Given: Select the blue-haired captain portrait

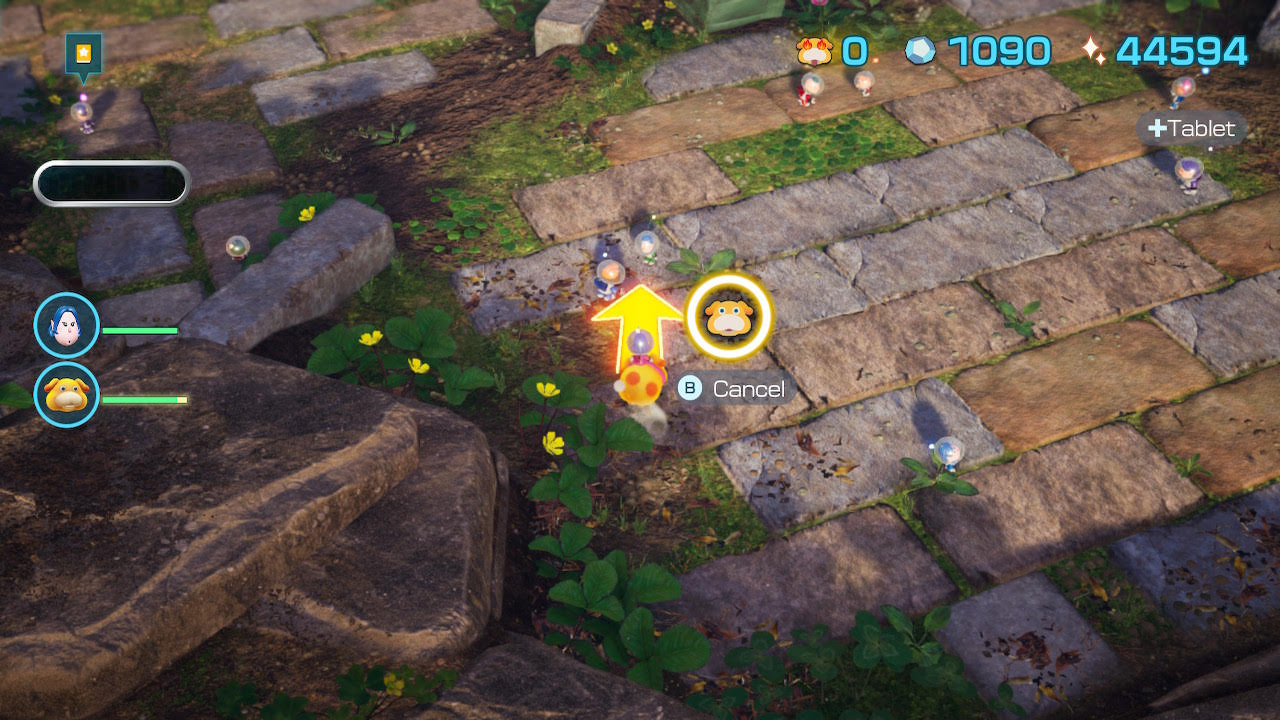Looking at the screenshot, I should point(67,325).
